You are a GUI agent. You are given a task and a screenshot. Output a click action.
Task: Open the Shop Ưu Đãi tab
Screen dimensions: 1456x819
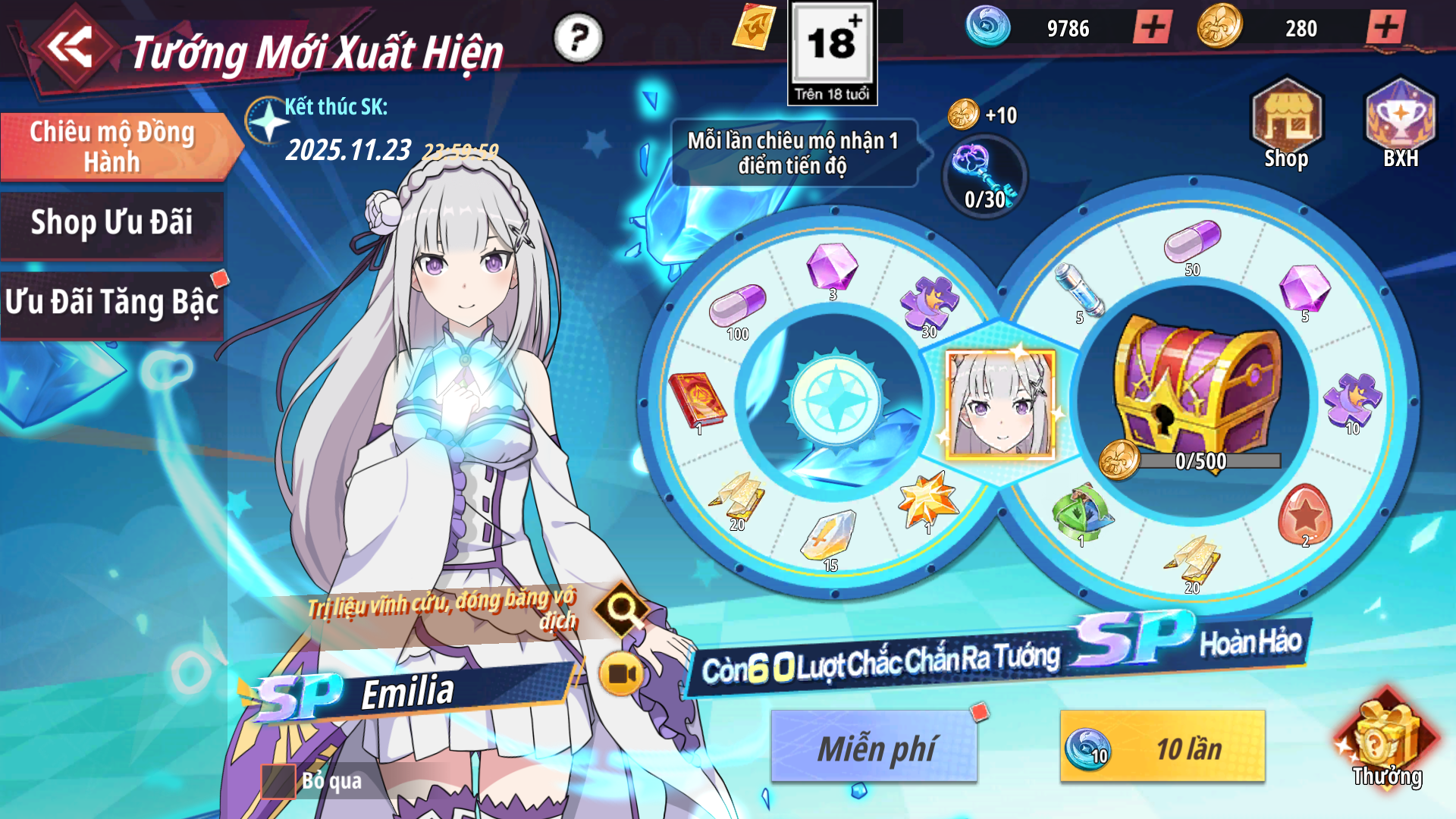point(112,224)
